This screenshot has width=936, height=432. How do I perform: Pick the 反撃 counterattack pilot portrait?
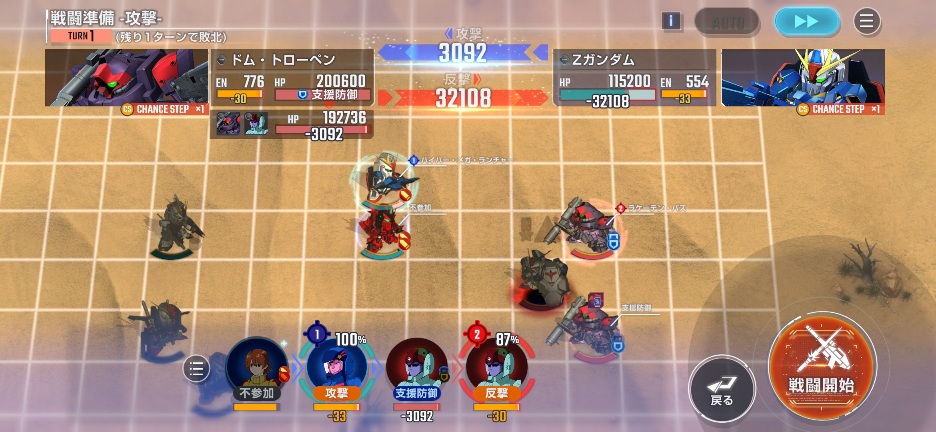(496, 367)
